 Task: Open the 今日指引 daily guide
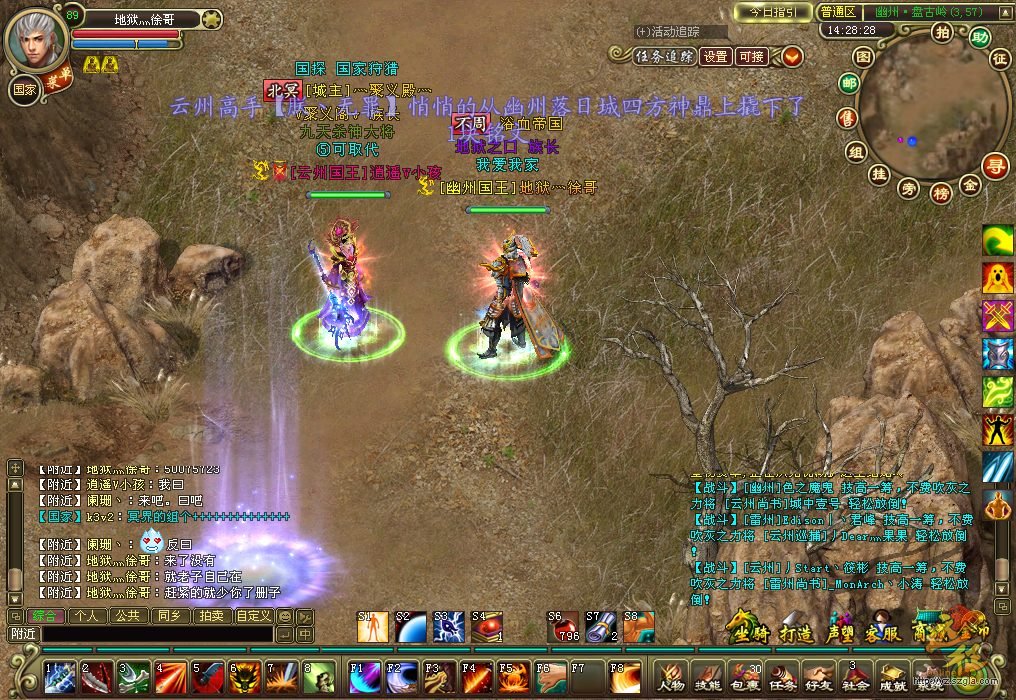(x=771, y=12)
